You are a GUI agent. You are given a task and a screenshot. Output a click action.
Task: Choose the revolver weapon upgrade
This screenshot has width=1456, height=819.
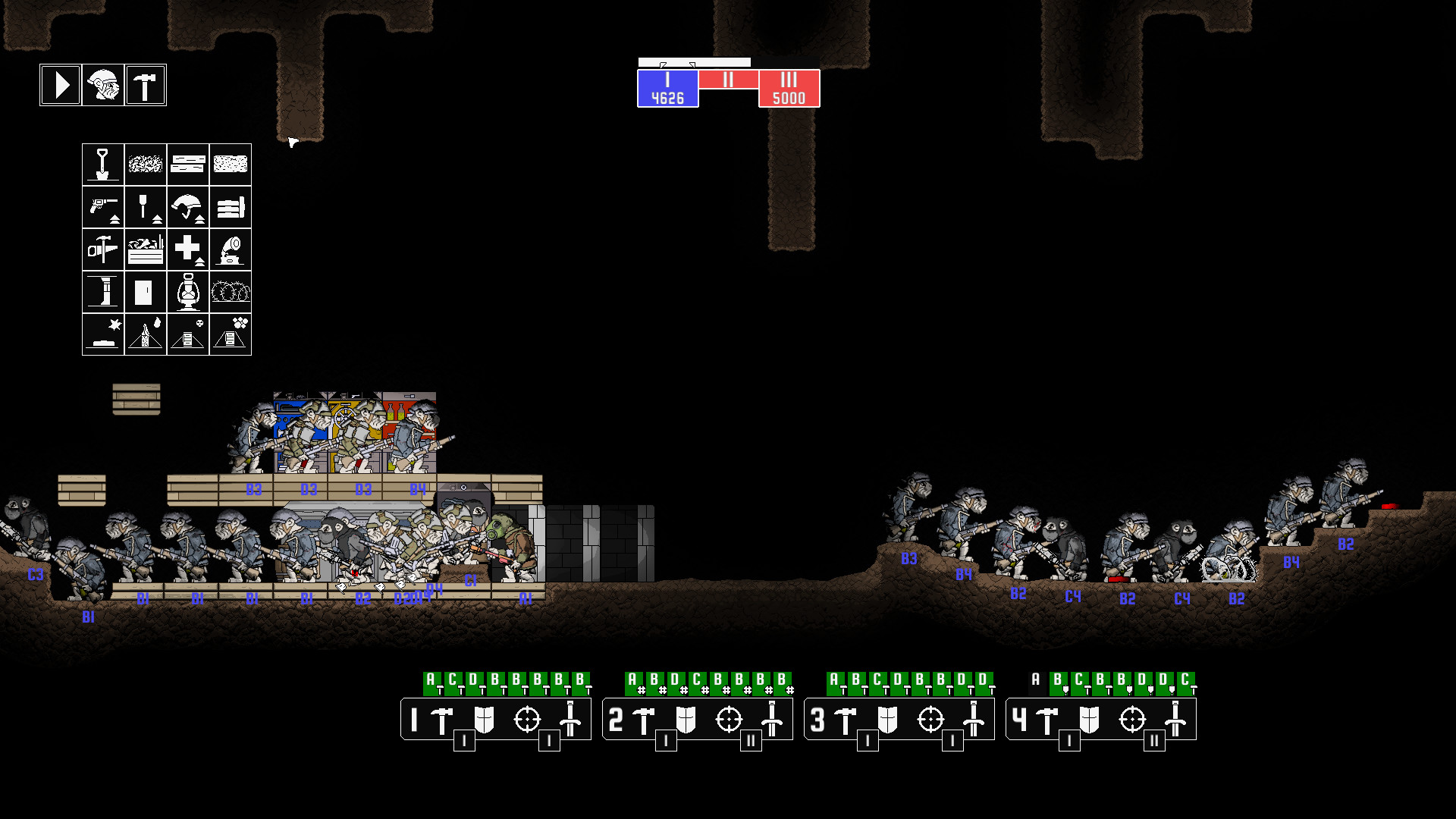click(x=102, y=207)
